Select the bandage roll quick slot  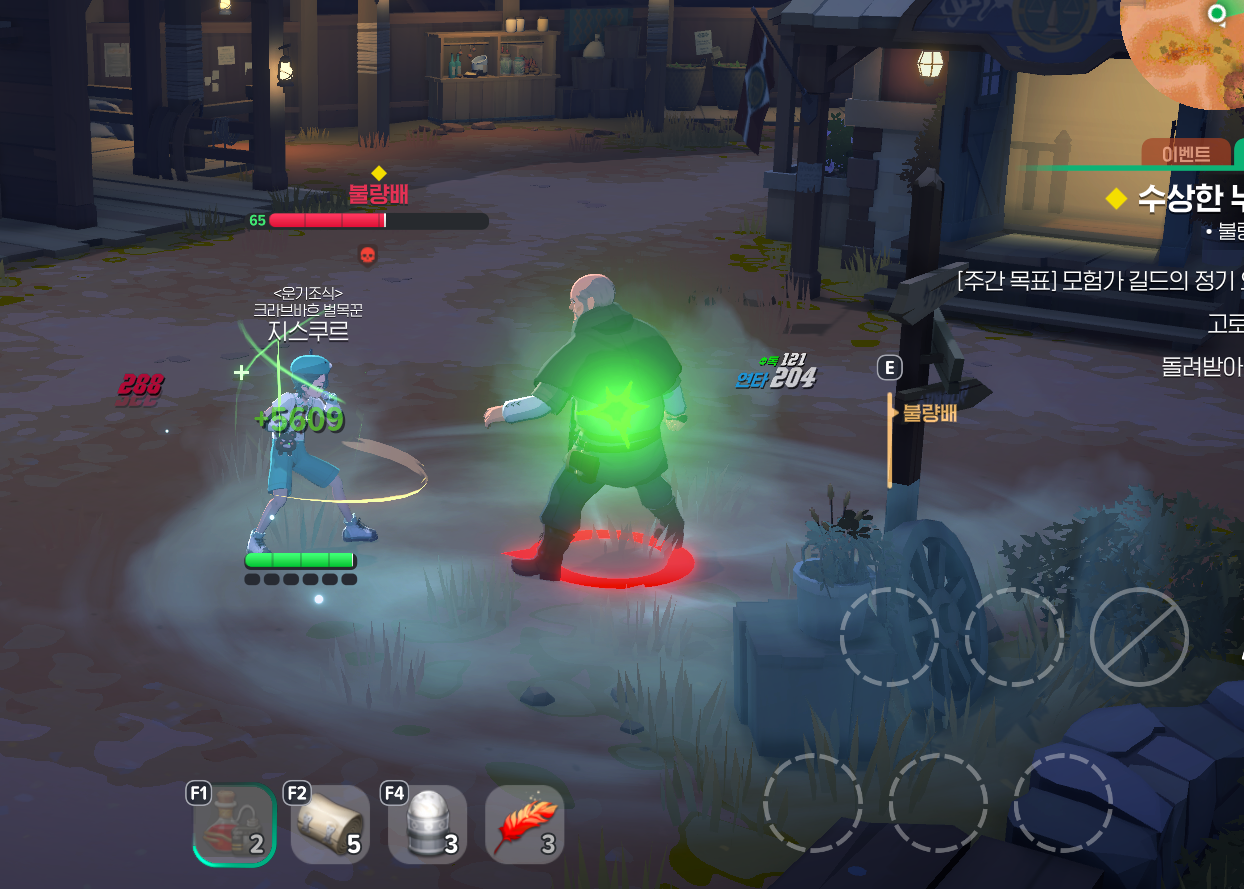point(330,825)
